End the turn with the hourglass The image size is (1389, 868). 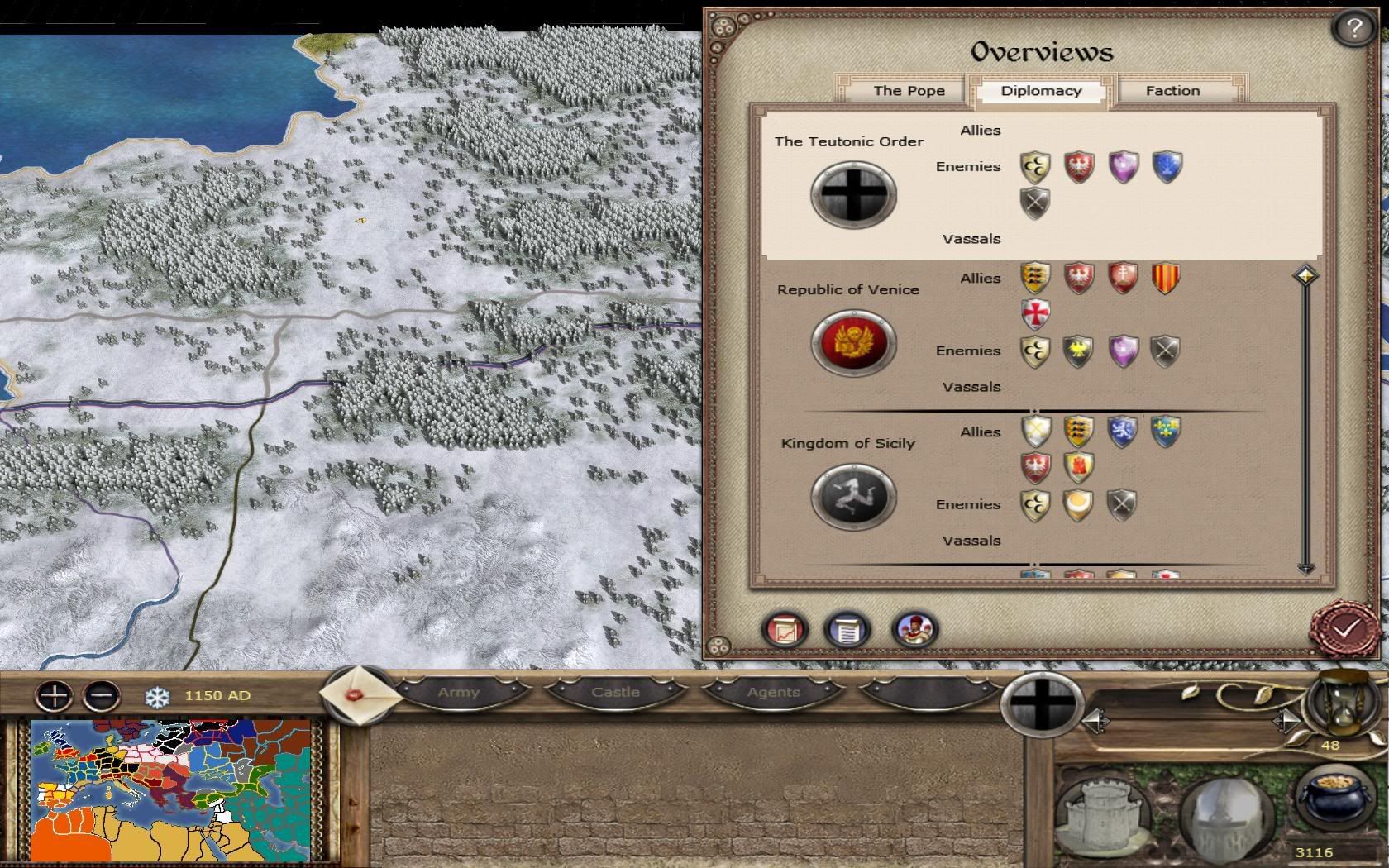point(1338,701)
